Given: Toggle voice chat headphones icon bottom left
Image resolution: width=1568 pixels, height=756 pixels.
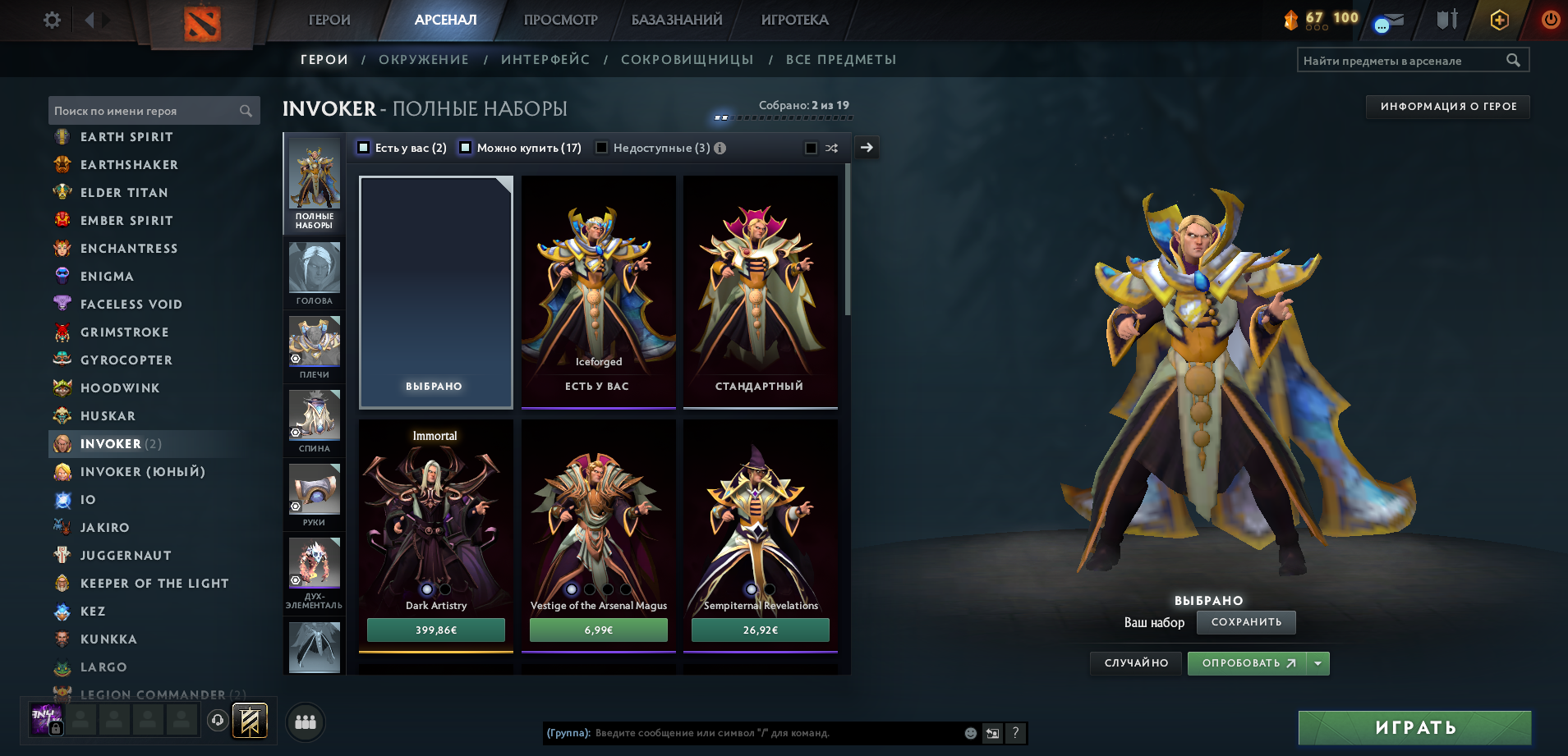Looking at the screenshot, I should (217, 722).
